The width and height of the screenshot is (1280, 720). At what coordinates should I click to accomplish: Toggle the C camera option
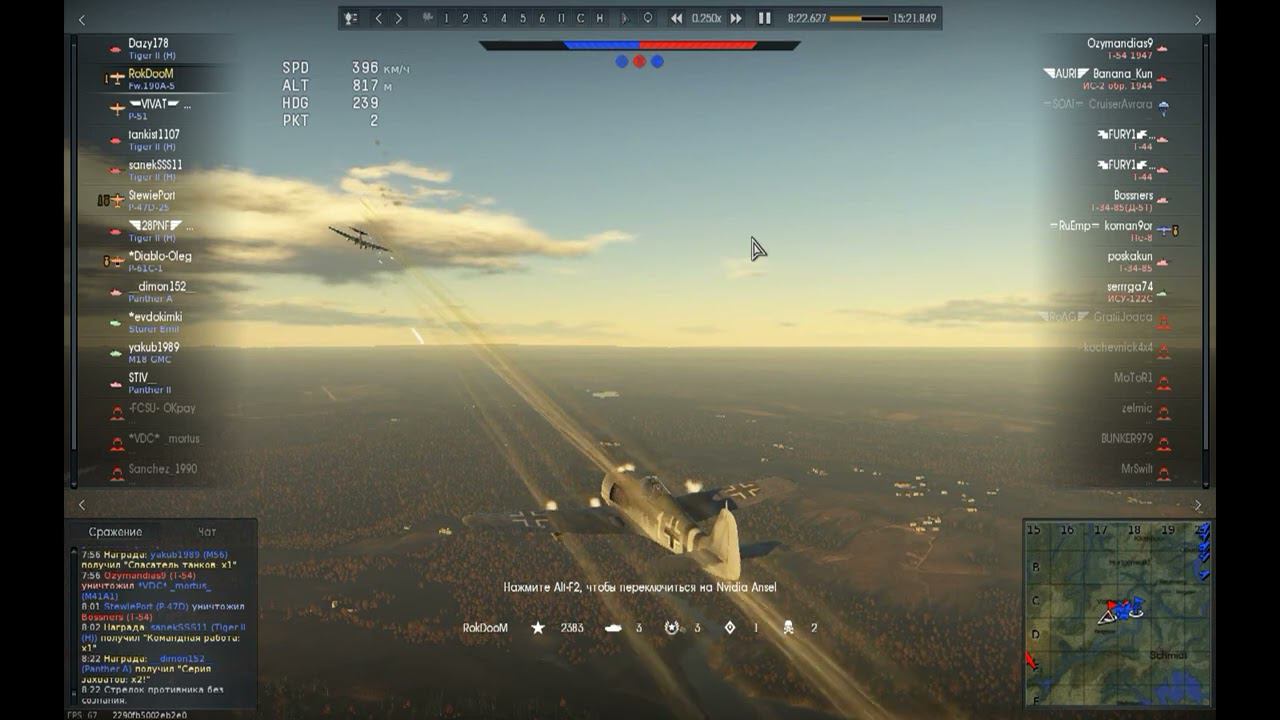tap(580, 18)
